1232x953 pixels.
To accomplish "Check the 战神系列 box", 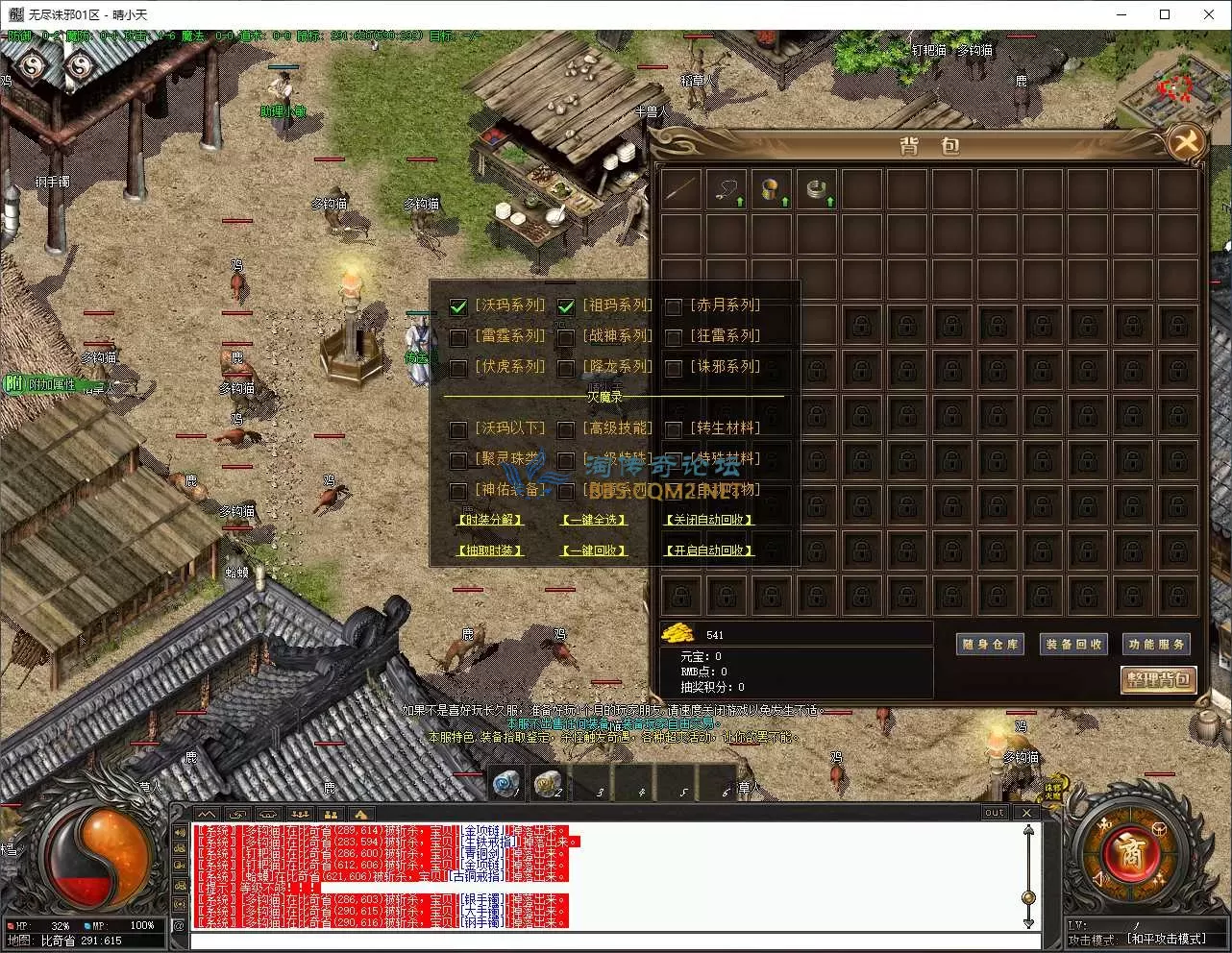I will 566,338.
